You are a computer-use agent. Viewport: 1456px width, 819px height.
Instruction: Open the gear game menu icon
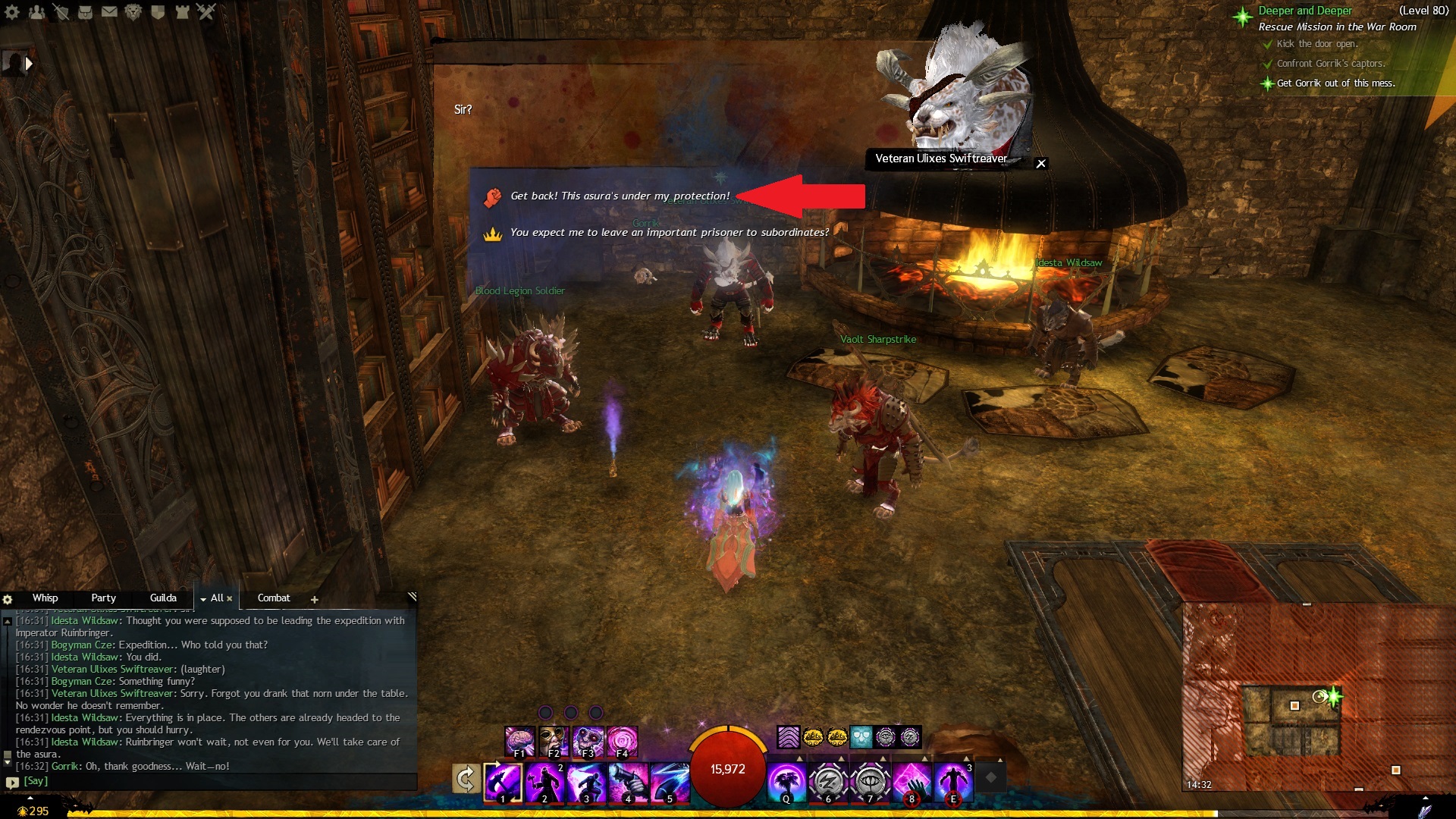(12, 11)
